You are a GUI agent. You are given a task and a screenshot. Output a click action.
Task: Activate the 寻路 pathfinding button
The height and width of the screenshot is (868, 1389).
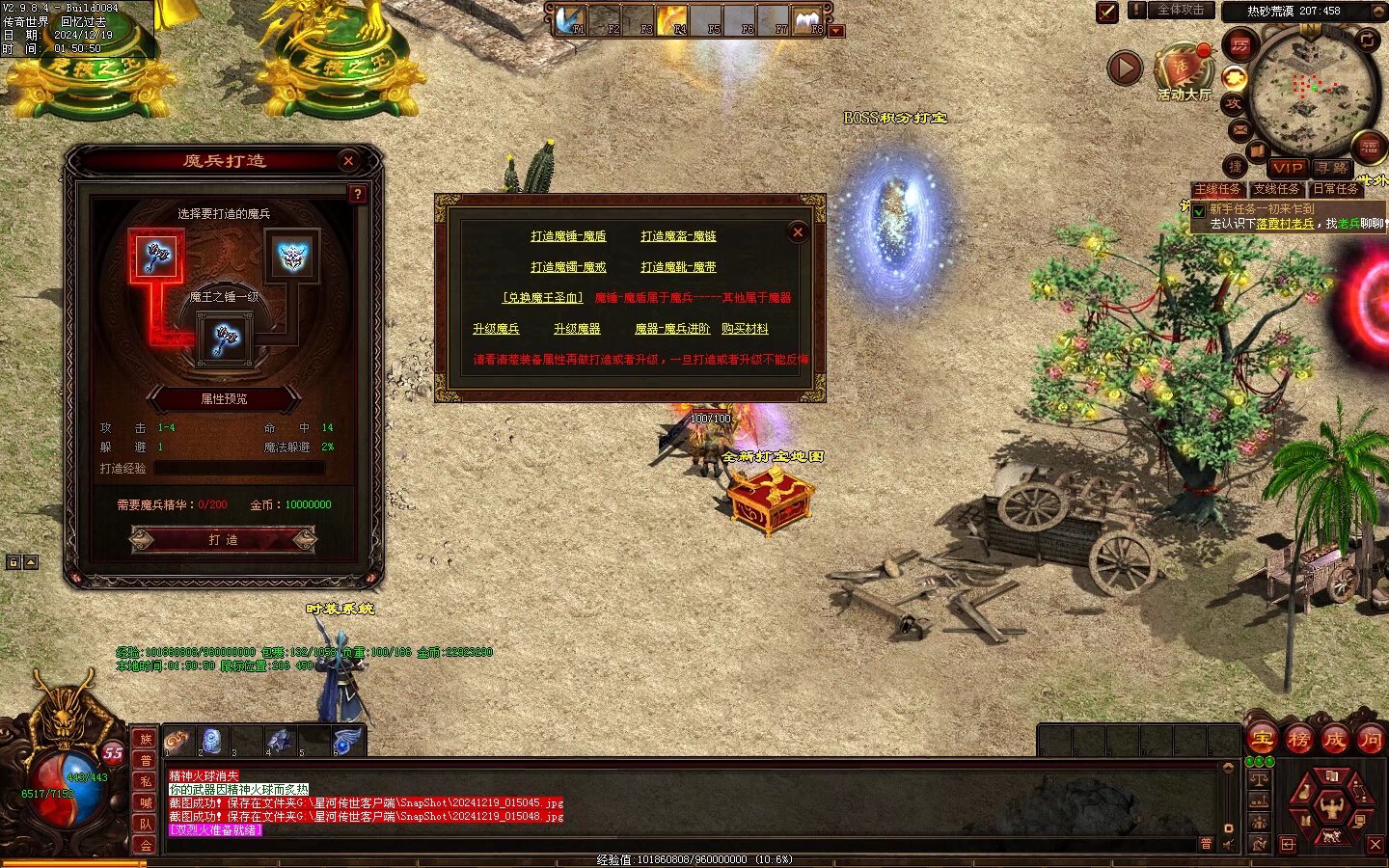[x=1331, y=168]
